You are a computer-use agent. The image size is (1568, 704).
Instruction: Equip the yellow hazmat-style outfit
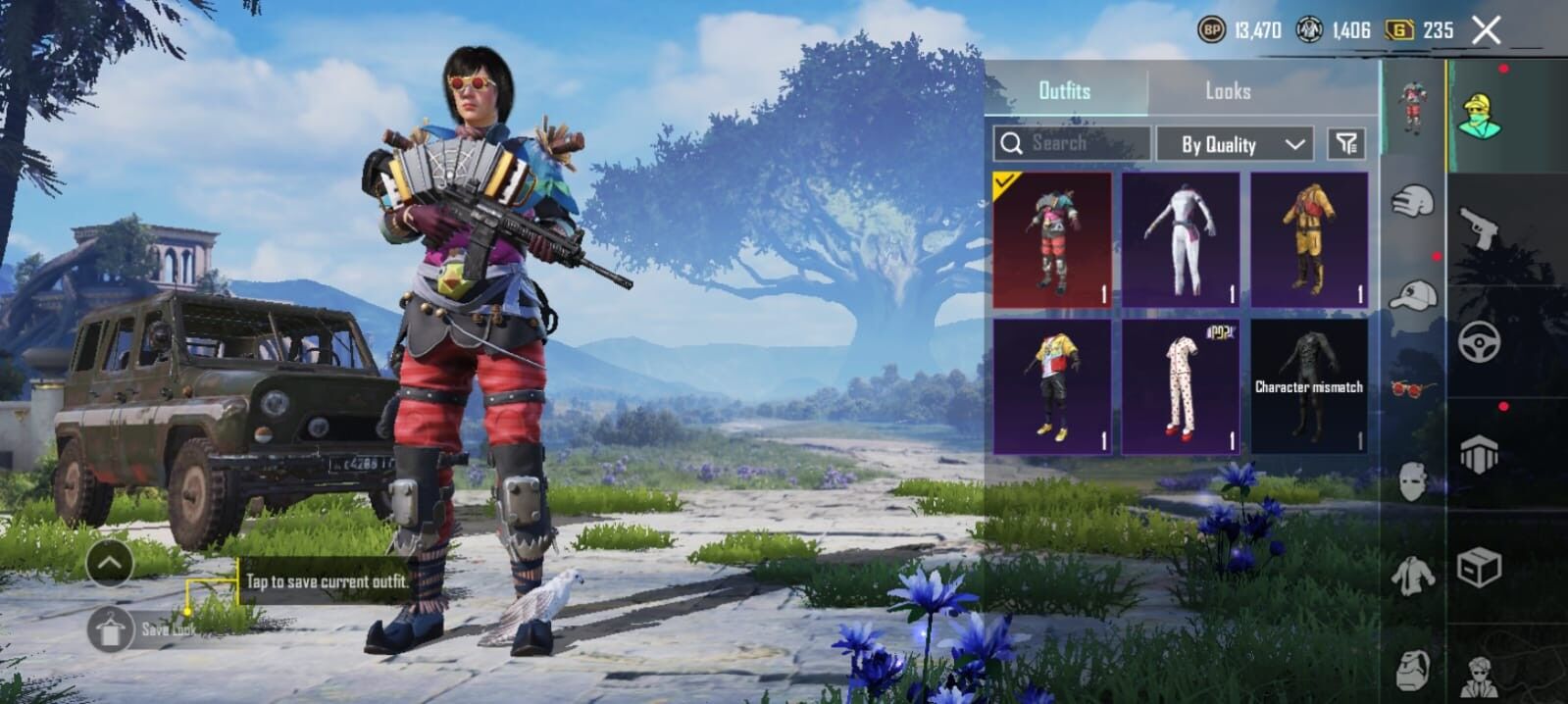(1309, 240)
